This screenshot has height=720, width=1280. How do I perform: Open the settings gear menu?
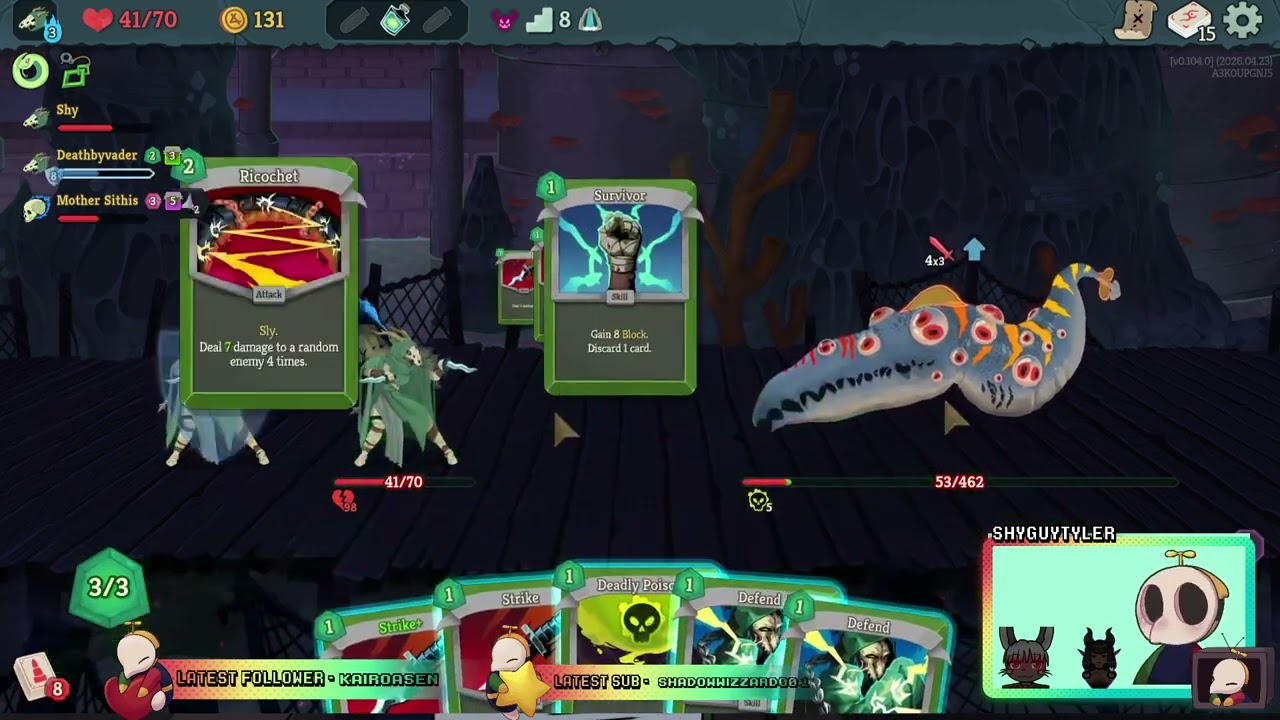[1243, 20]
